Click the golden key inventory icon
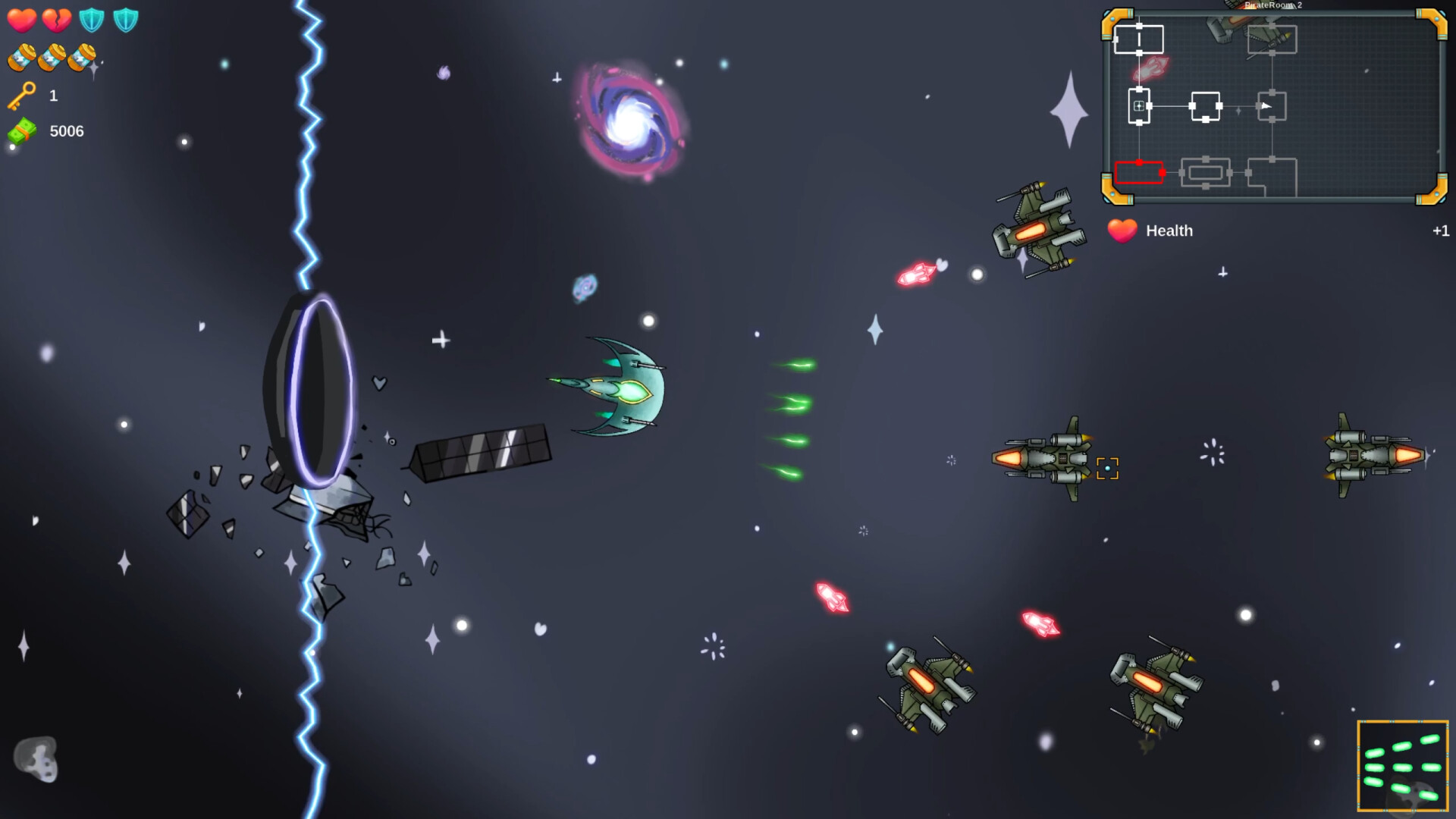This screenshot has width=1456, height=819. (21, 94)
